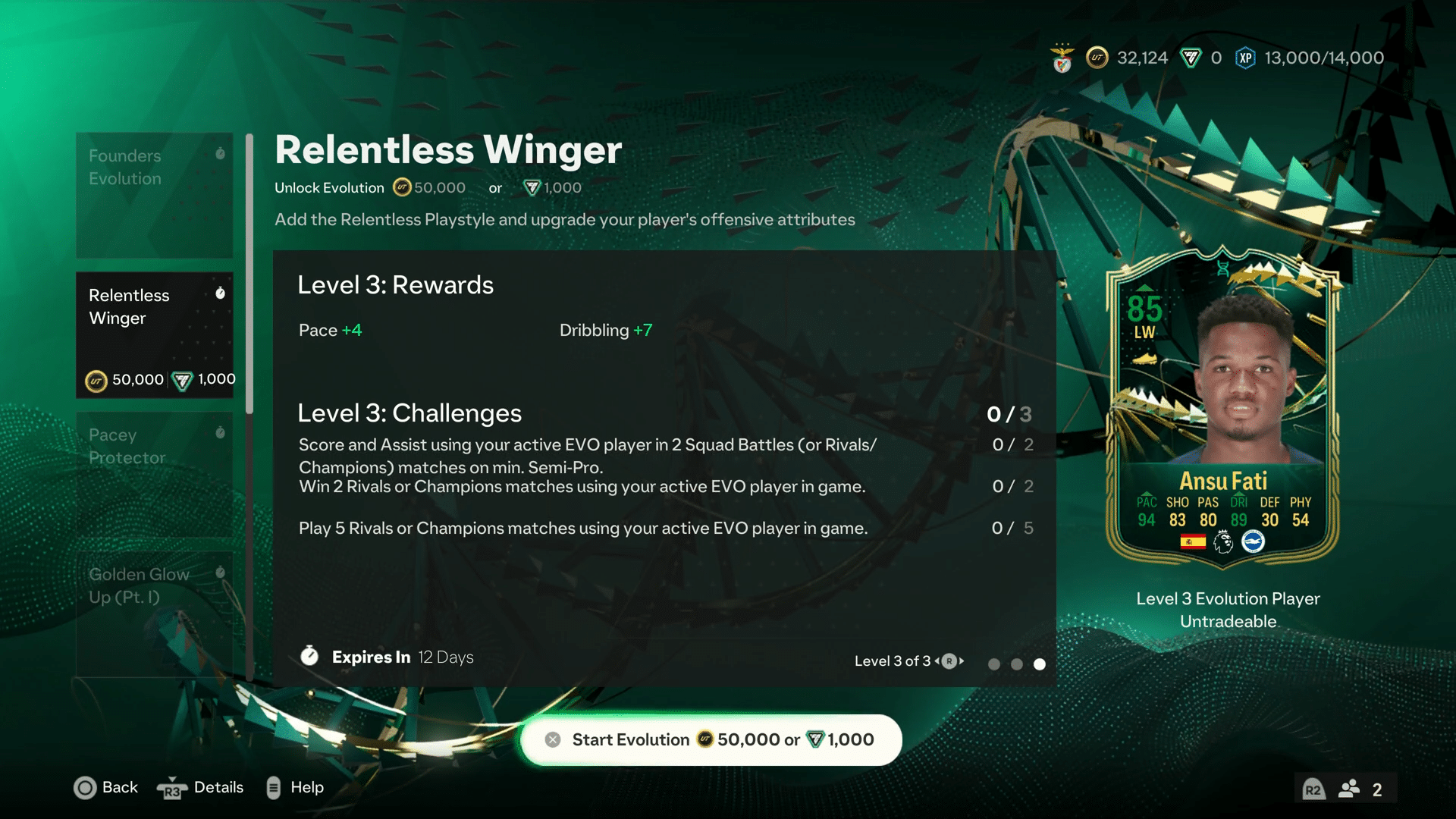Select the middle page indicator dot
1456x819 pixels.
[1017, 664]
